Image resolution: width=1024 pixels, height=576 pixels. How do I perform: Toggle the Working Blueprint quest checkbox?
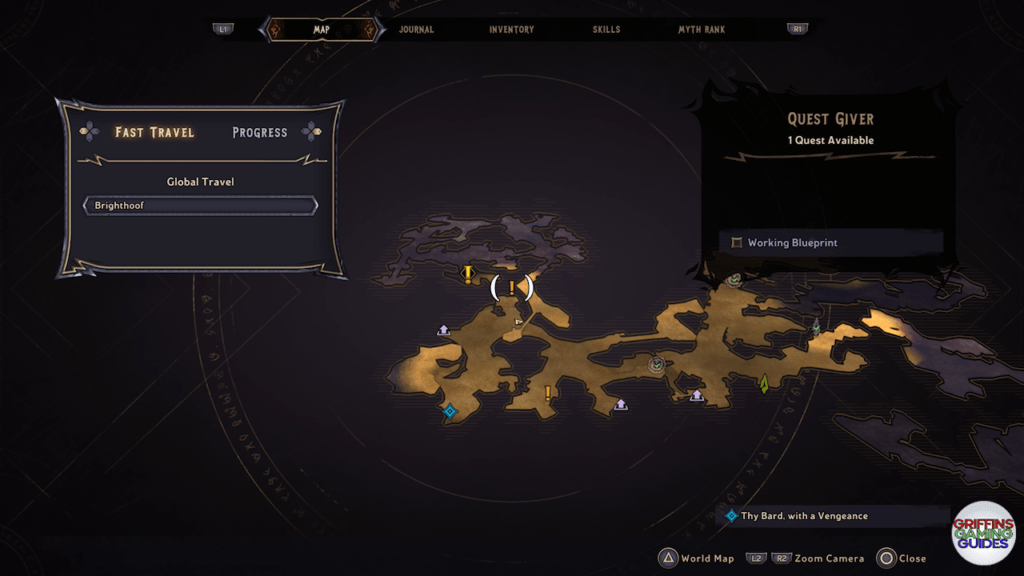(737, 243)
